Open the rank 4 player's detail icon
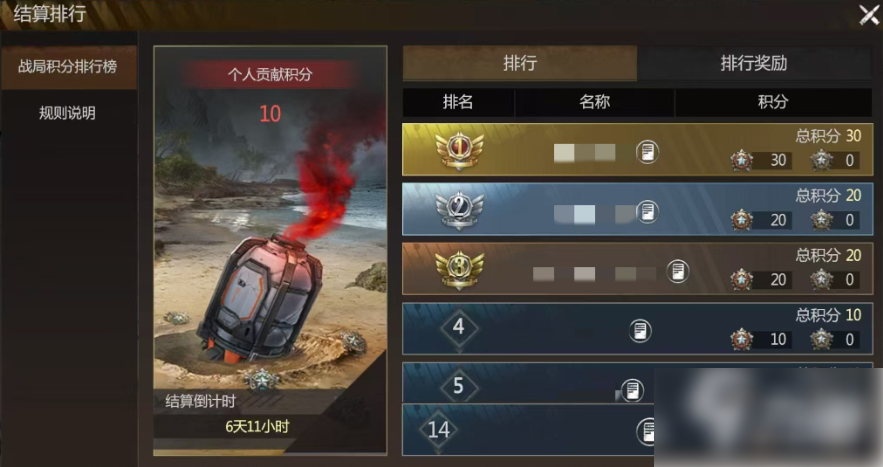This screenshot has width=883, height=467. coord(640,330)
